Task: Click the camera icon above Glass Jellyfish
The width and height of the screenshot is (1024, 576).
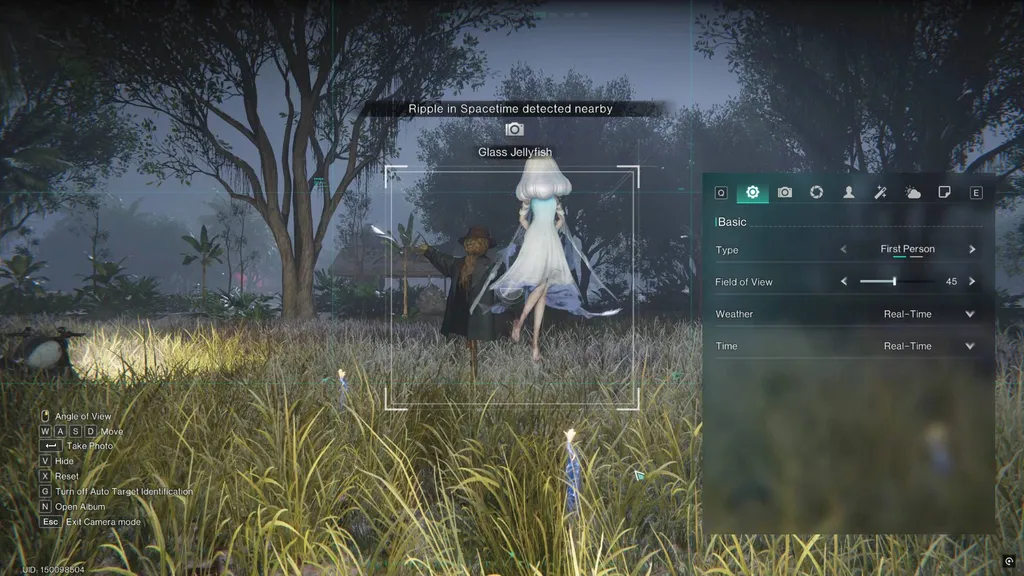Action: (x=514, y=129)
